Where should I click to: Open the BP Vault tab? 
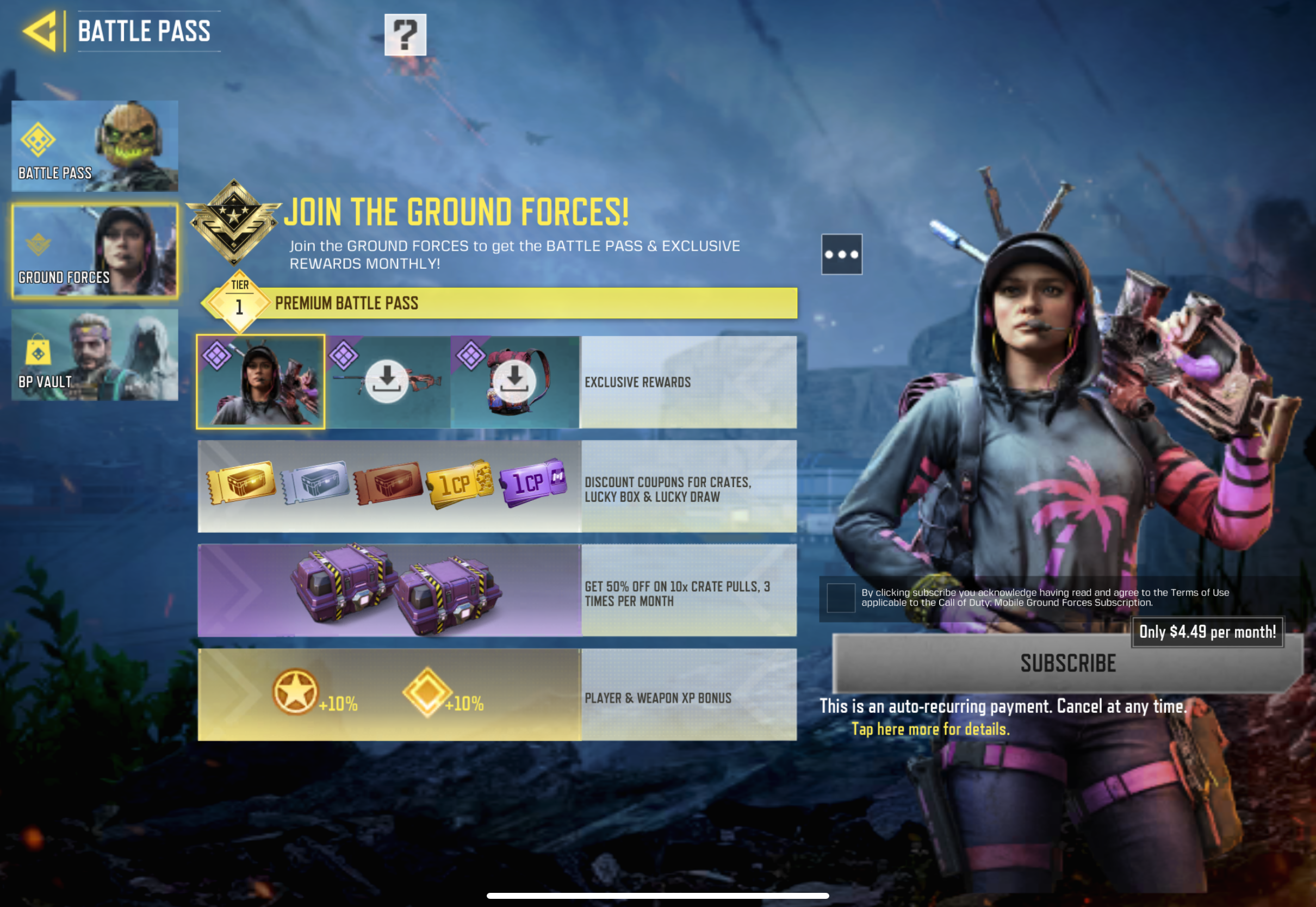point(94,355)
